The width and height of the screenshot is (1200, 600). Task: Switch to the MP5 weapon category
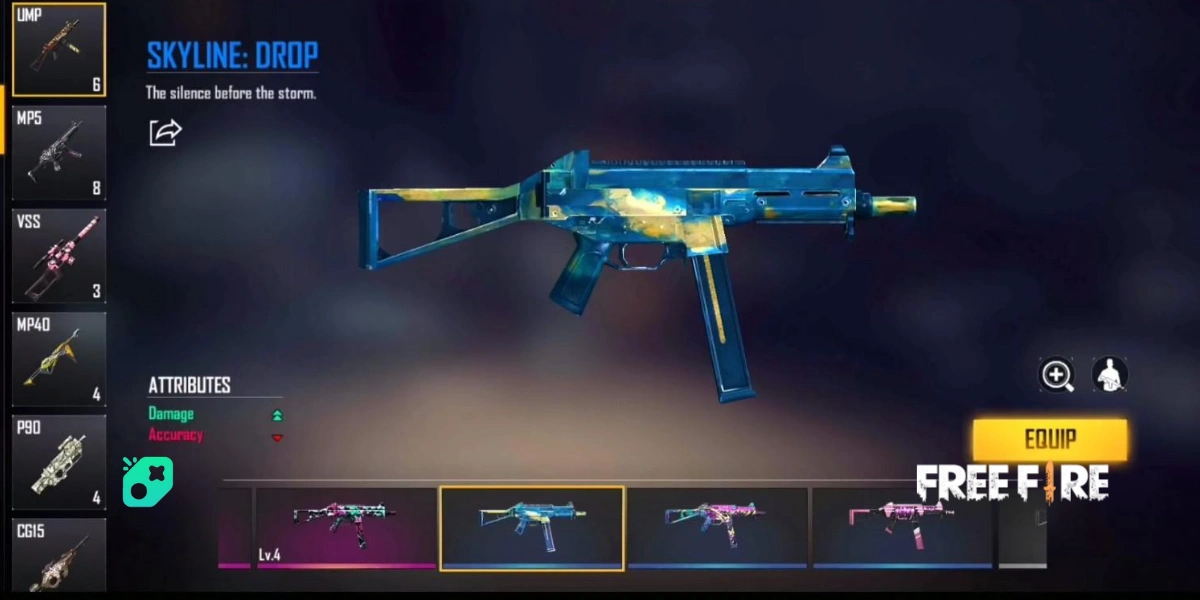point(59,153)
